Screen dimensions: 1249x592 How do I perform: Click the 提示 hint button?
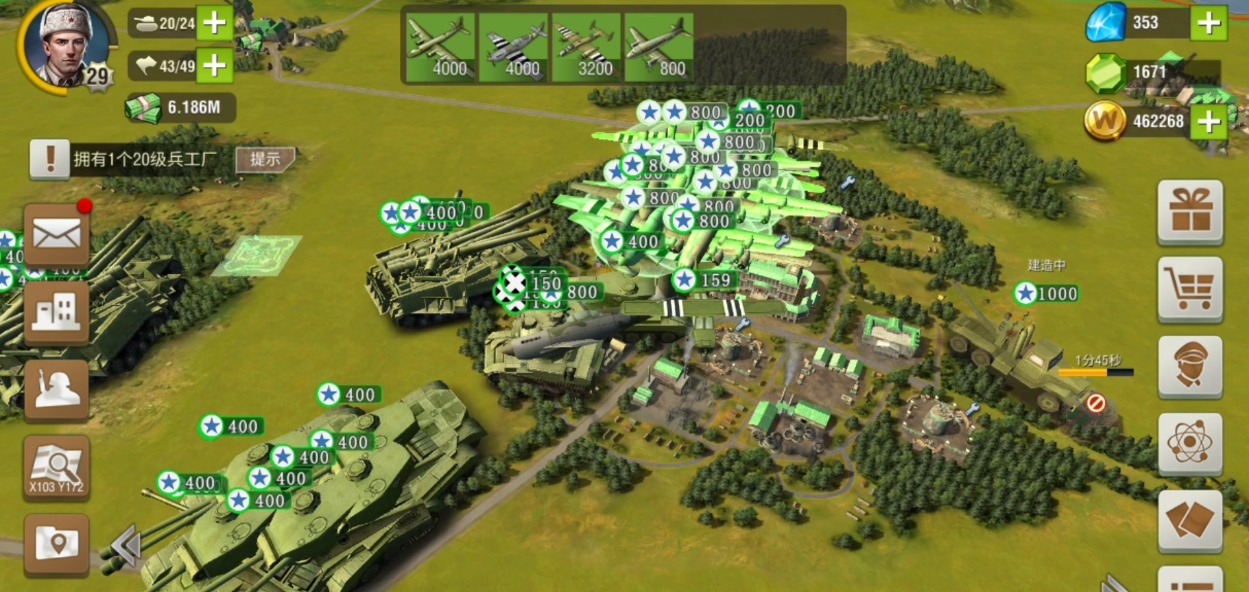pos(266,159)
